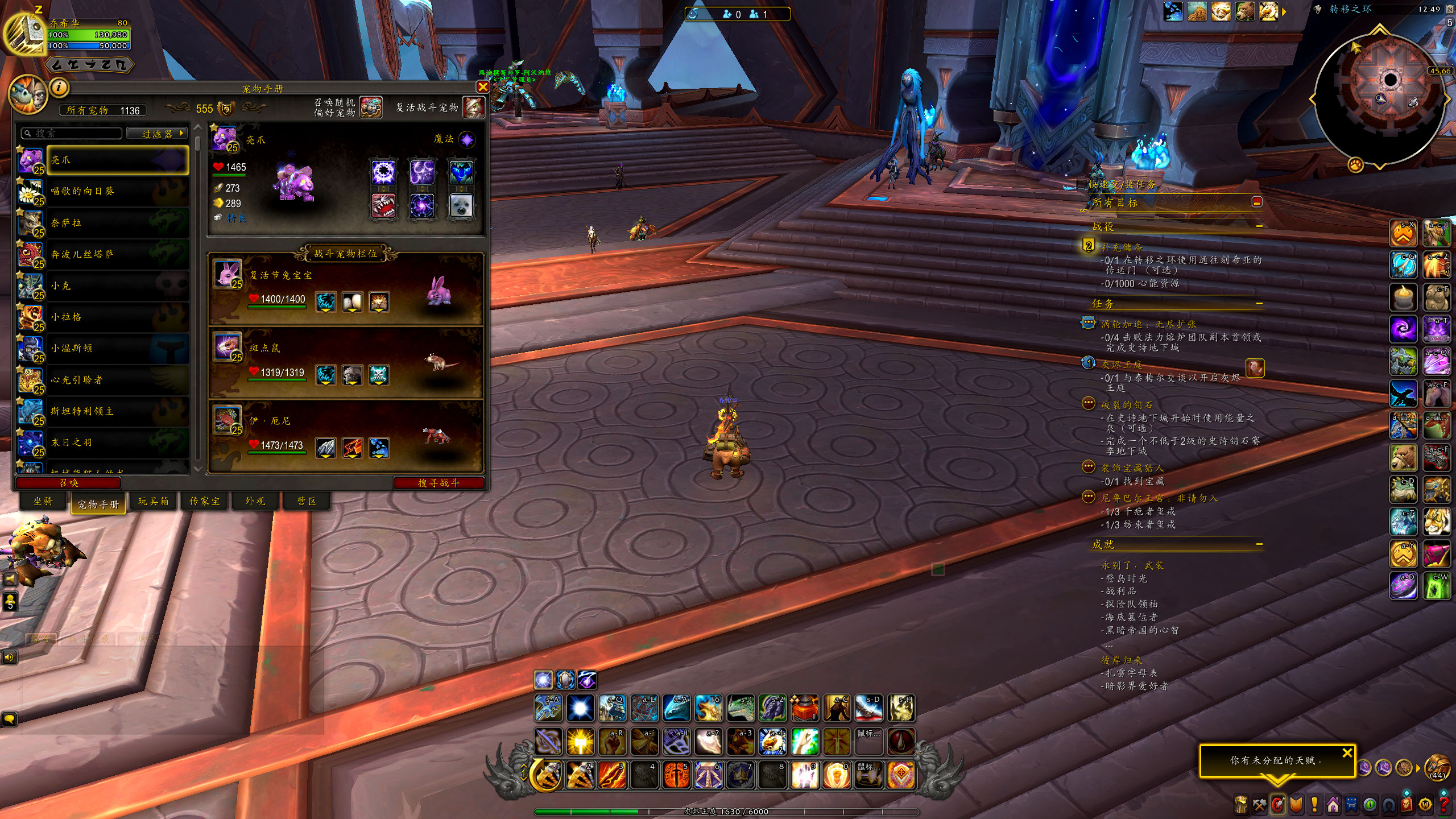Viewport: 1456px width, 819px height.
Task: Open the 过滤器 filter dropdown
Action: pyautogui.click(x=158, y=134)
